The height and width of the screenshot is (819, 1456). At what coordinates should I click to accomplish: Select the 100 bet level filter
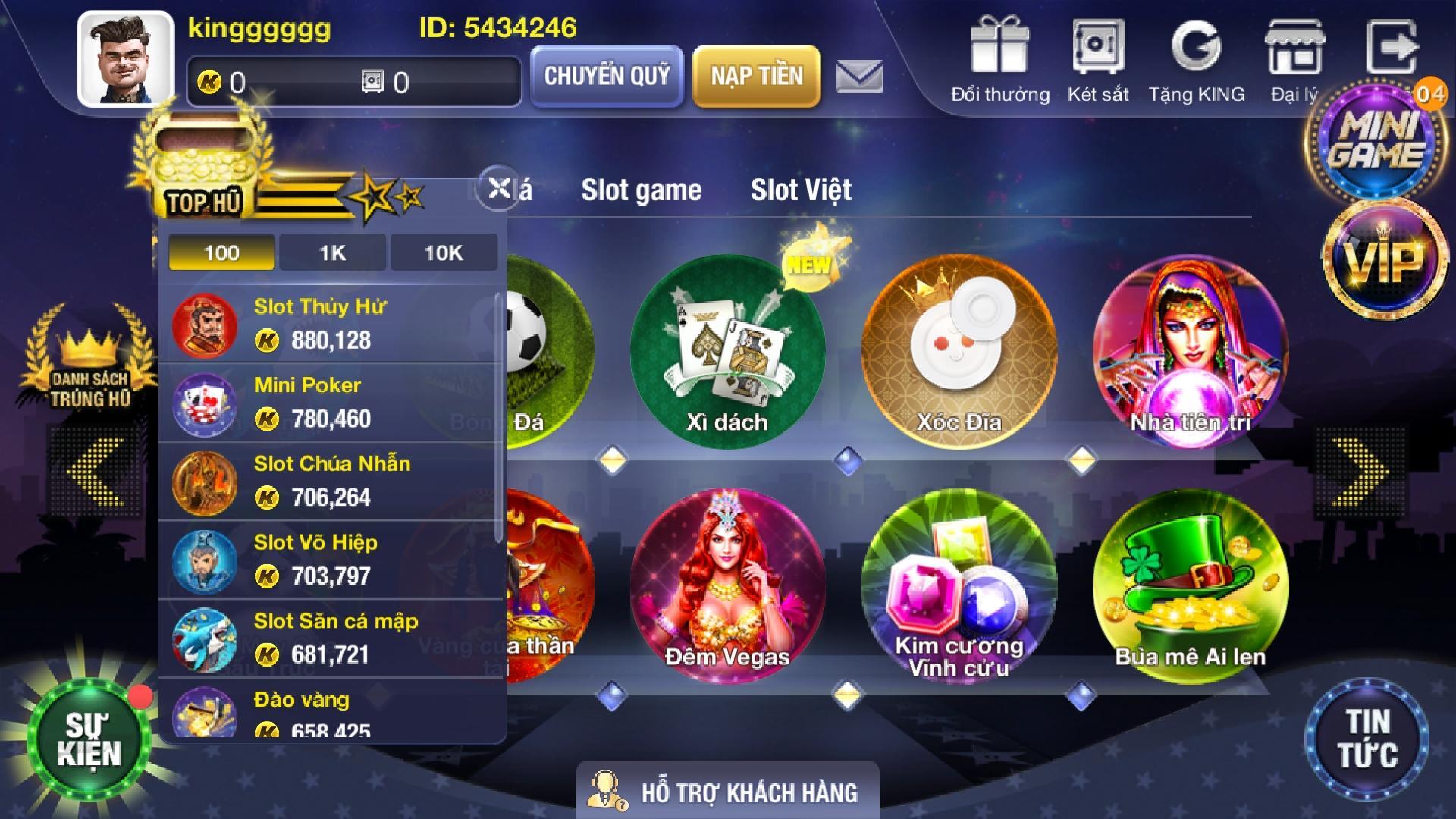click(220, 253)
